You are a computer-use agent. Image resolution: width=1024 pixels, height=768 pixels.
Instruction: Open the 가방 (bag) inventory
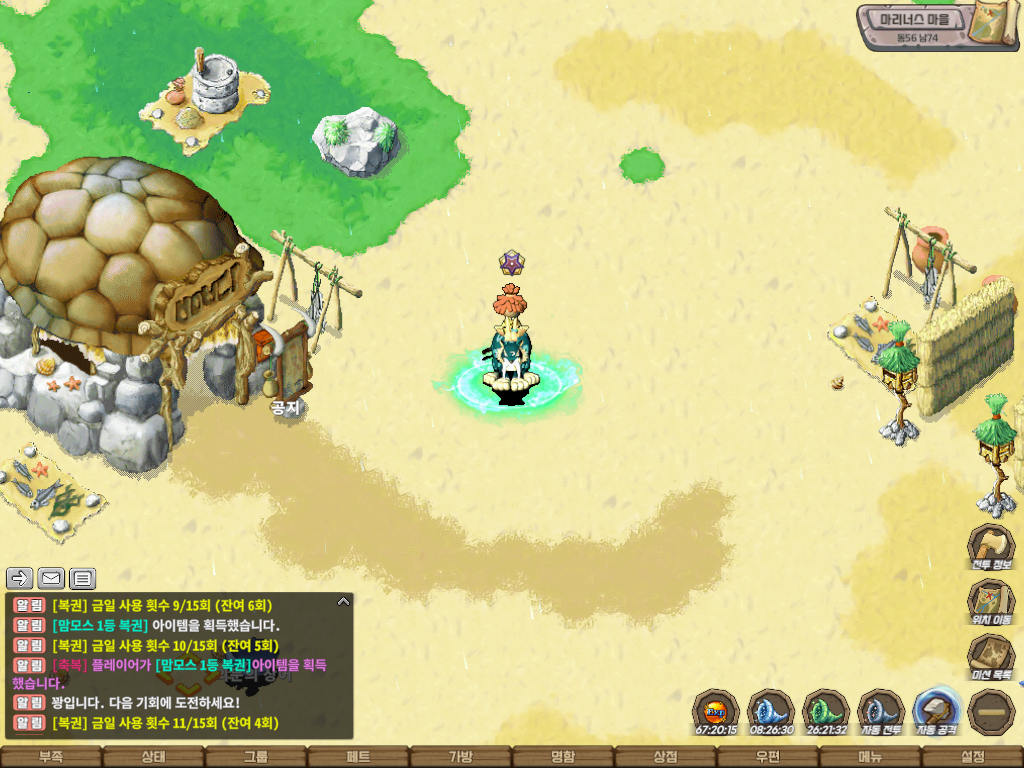[x=460, y=757]
